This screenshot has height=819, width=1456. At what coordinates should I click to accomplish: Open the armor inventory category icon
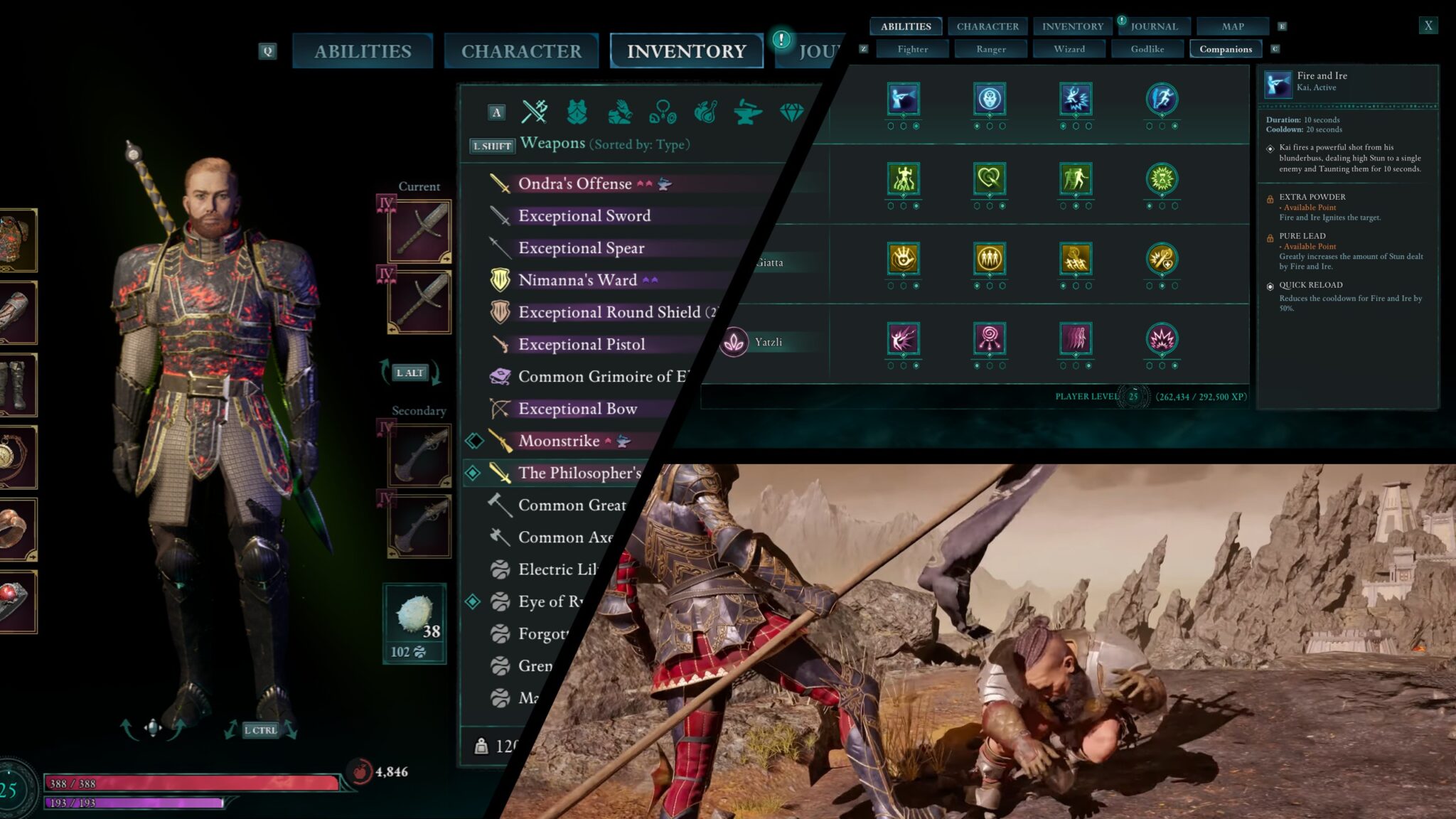click(577, 112)
